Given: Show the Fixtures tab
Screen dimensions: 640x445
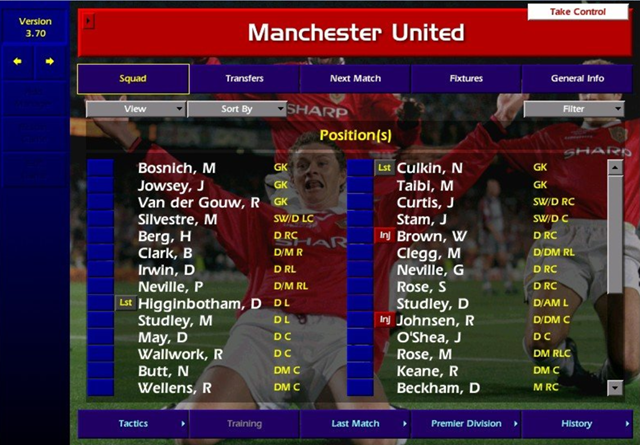Looking at the screenshot, I should (466, 79).
